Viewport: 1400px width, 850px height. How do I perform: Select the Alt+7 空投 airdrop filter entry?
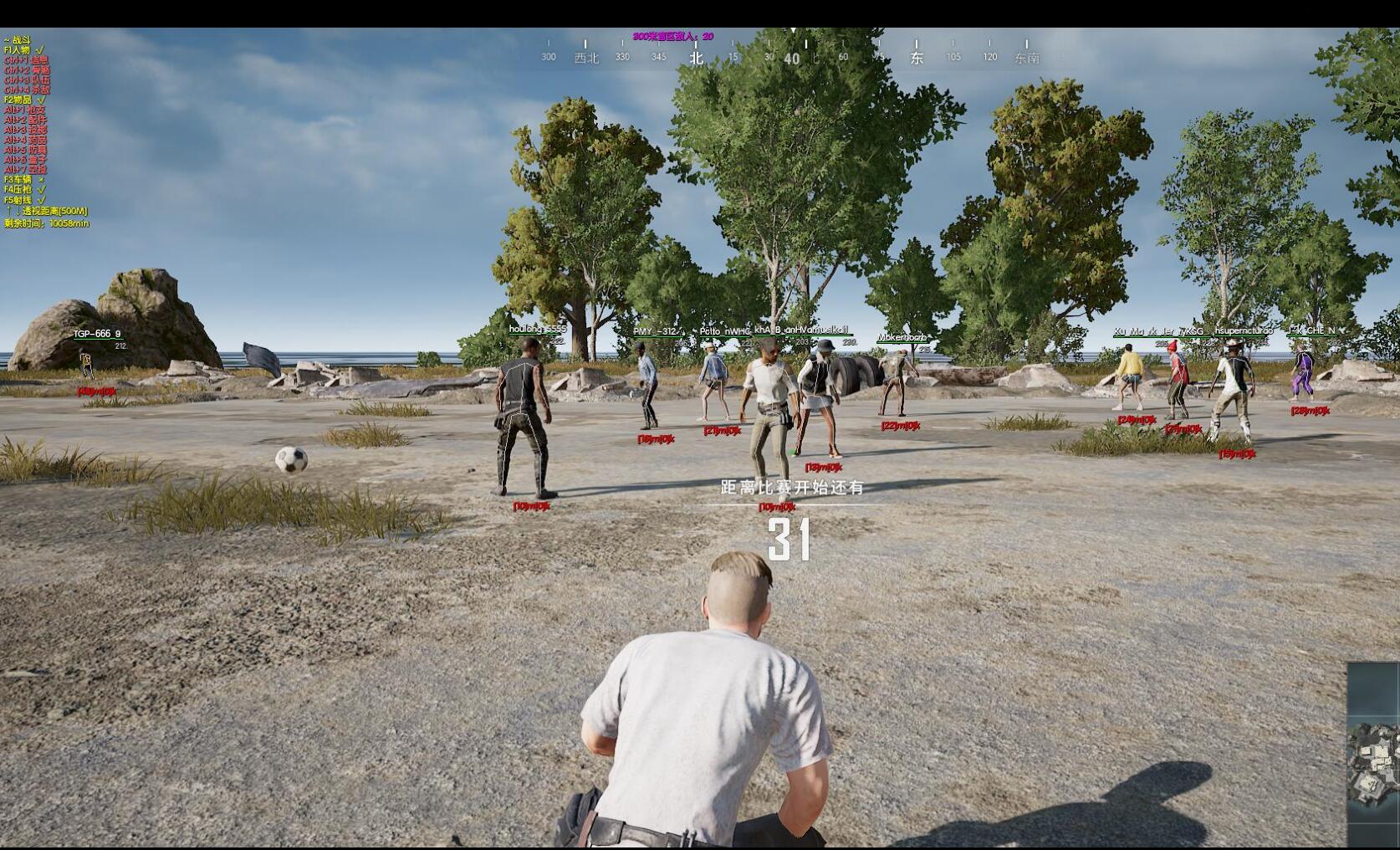coord(25,170)
